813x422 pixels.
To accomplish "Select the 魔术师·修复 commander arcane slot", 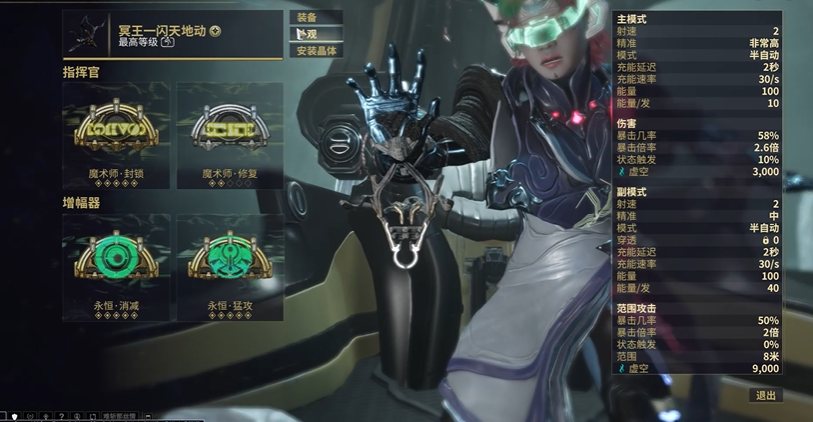I will pyautogui.click(x=229, y=134).
